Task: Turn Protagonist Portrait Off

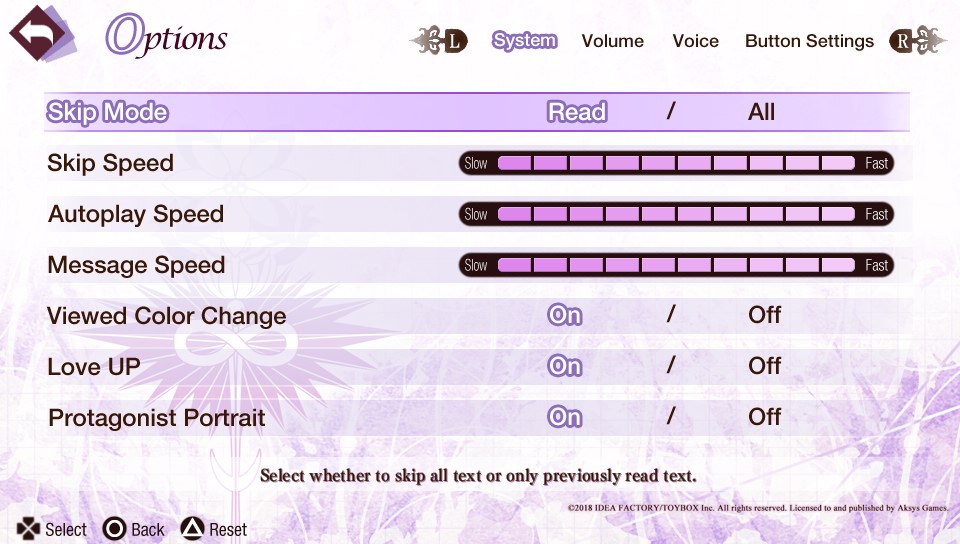Action: coord(764,417)
